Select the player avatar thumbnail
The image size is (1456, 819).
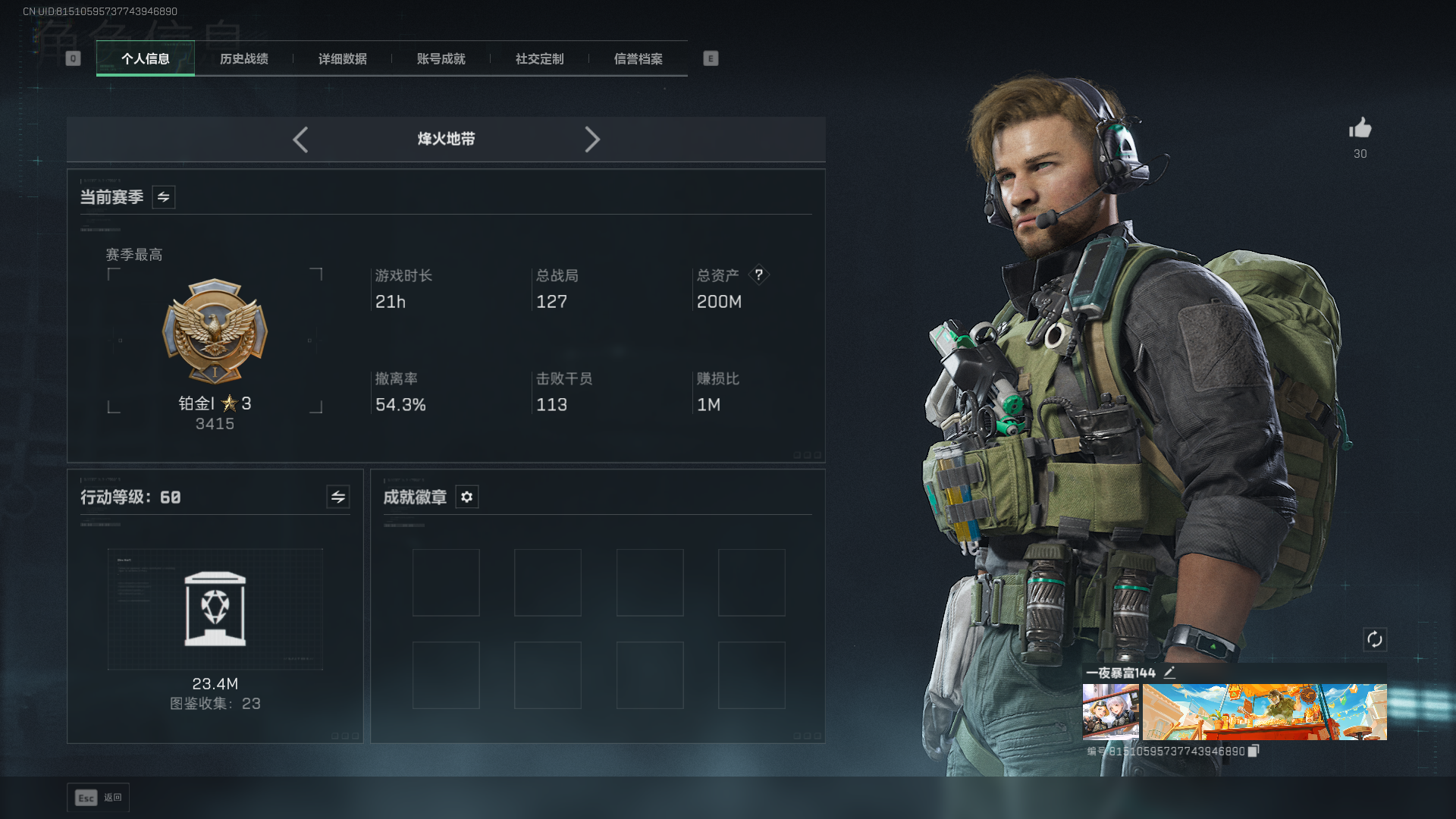click(x=1110, y=711)
